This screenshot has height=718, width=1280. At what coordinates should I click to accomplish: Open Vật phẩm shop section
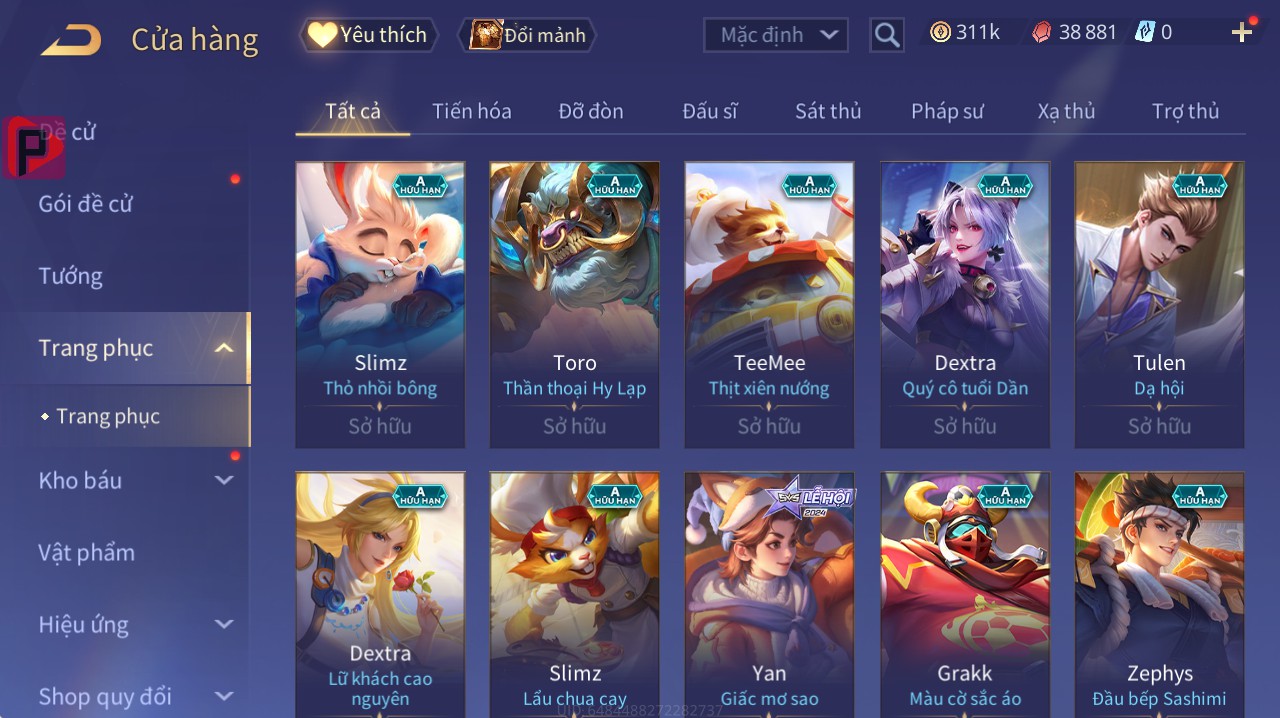pyautogui.click(x=87, y=552)
